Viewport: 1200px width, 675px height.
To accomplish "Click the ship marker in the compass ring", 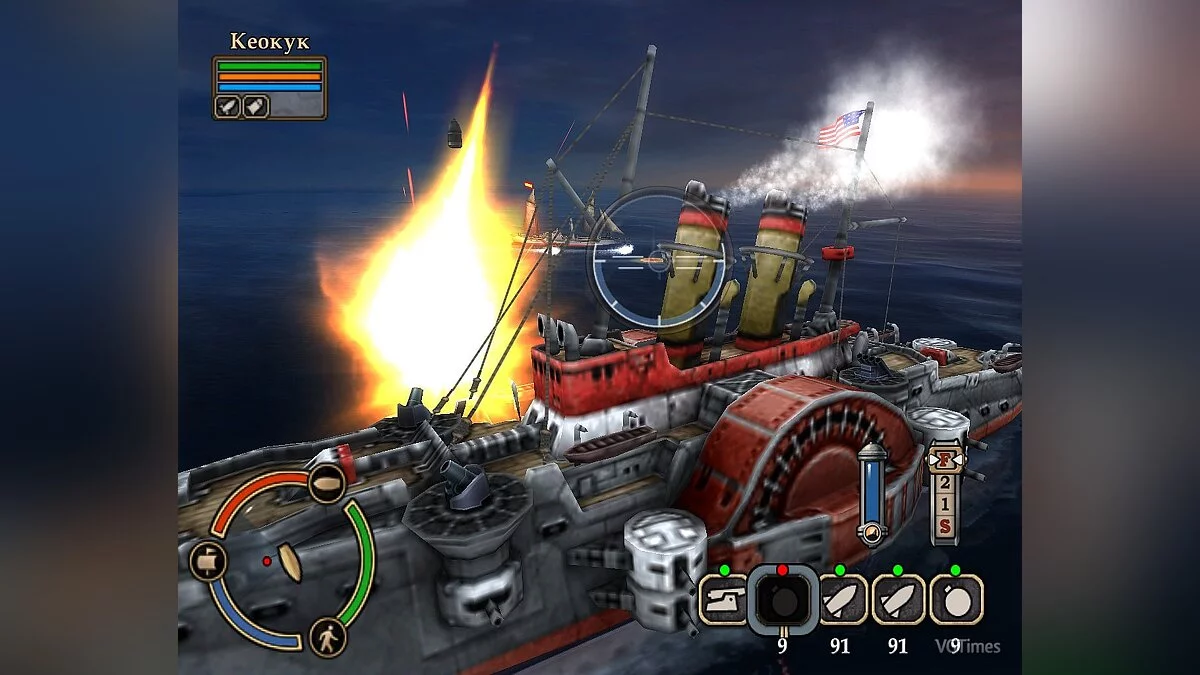I will pyautogui.click(x=290, y=563).
